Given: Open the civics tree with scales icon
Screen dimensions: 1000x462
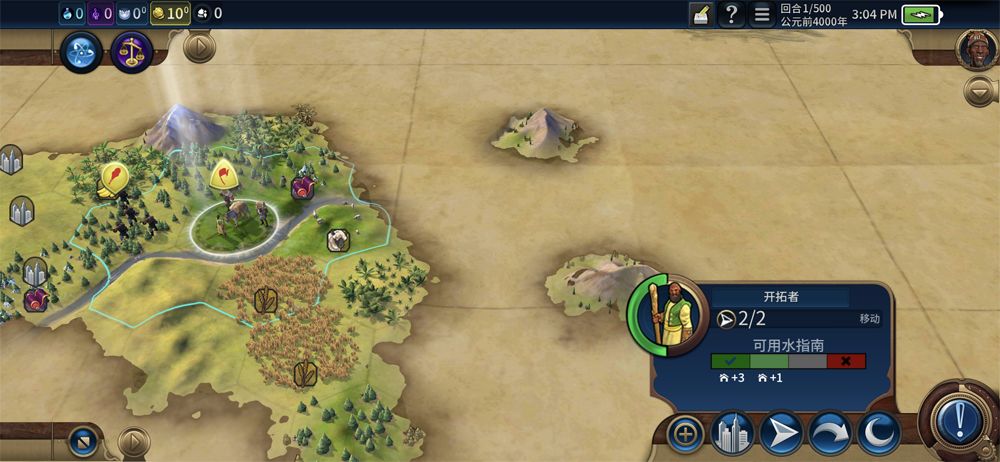Looking at the screenshot, I should click(x=131, y=52).
